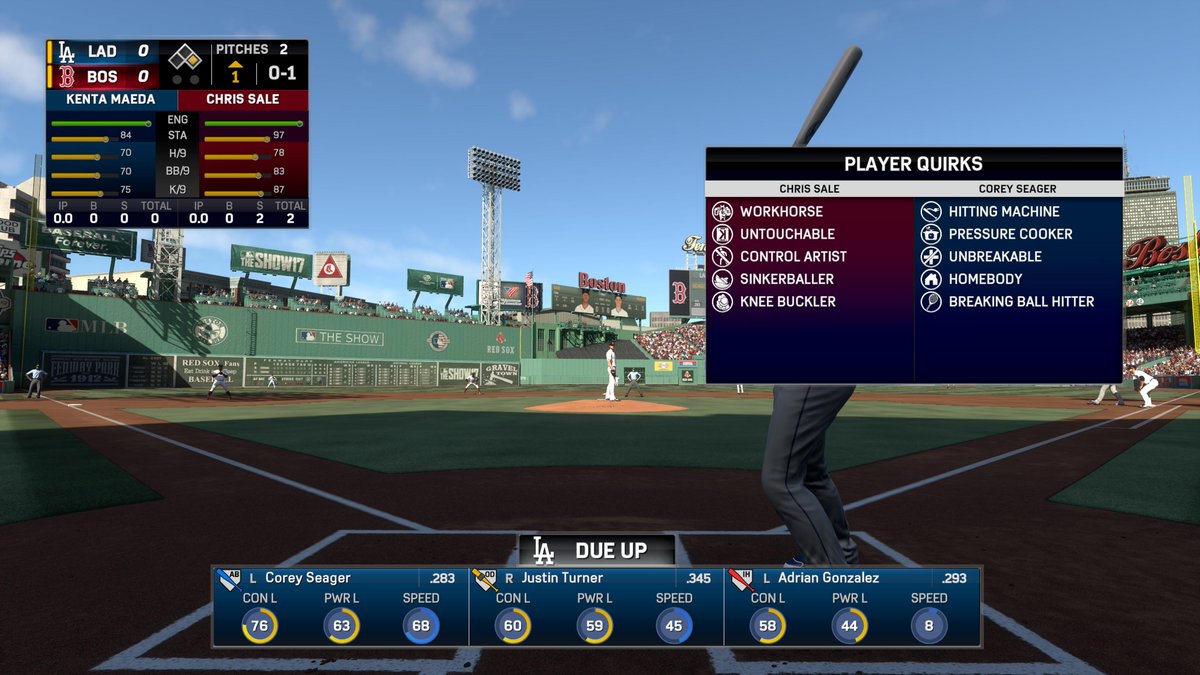Screen dimensions: 1200x675
Task: Pick the Breaking Ball Hitter quirk
Action: tap(1020, 301)
